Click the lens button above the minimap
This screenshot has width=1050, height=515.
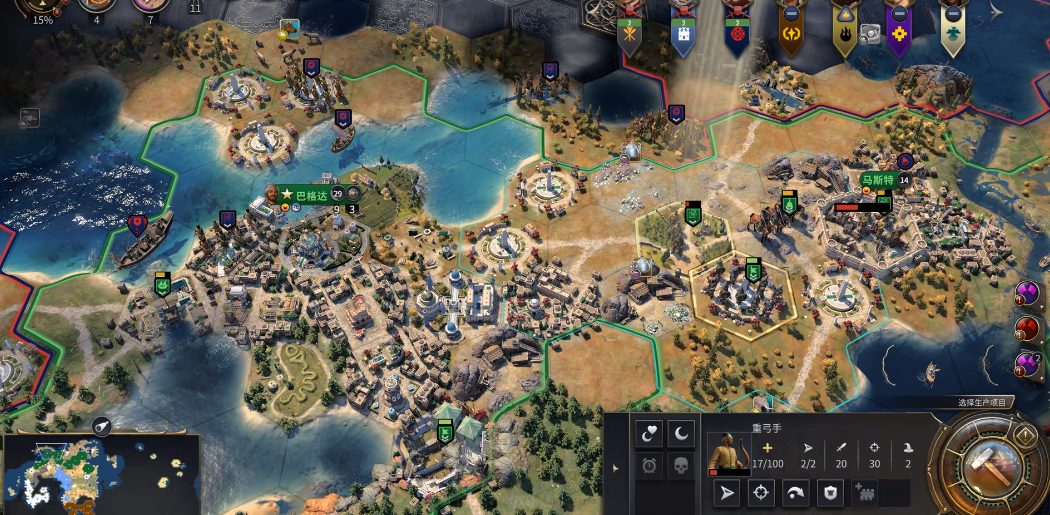[x=102, y=426]
